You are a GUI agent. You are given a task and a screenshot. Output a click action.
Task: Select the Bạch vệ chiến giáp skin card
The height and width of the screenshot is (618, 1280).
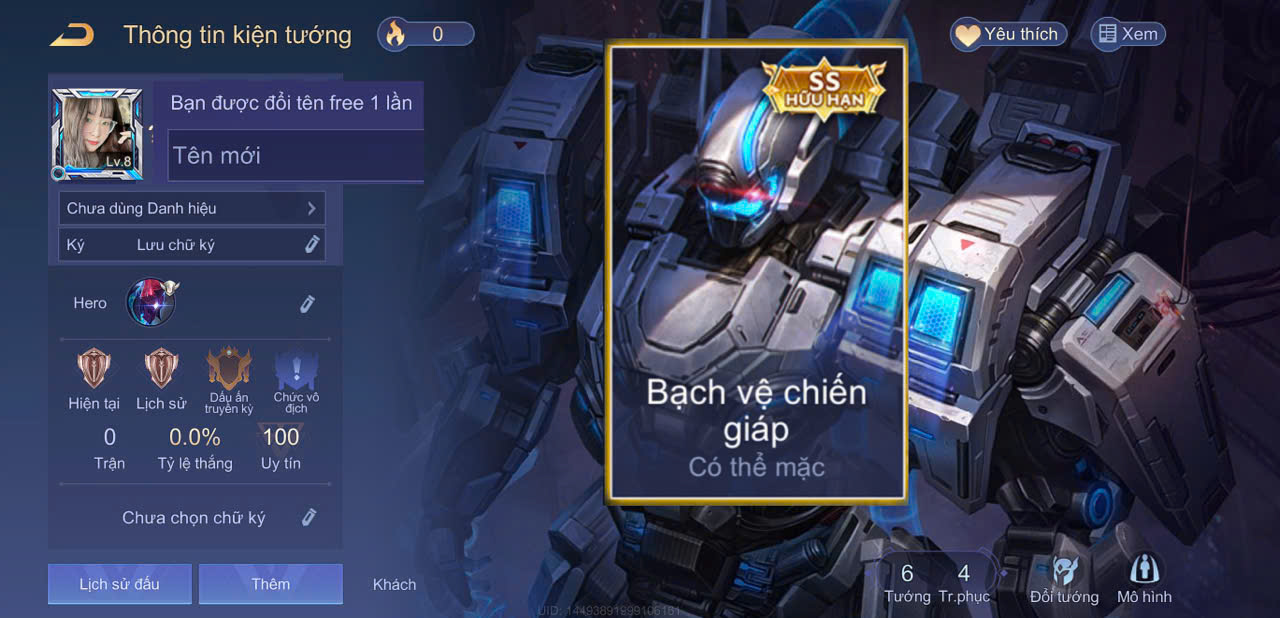757,270
